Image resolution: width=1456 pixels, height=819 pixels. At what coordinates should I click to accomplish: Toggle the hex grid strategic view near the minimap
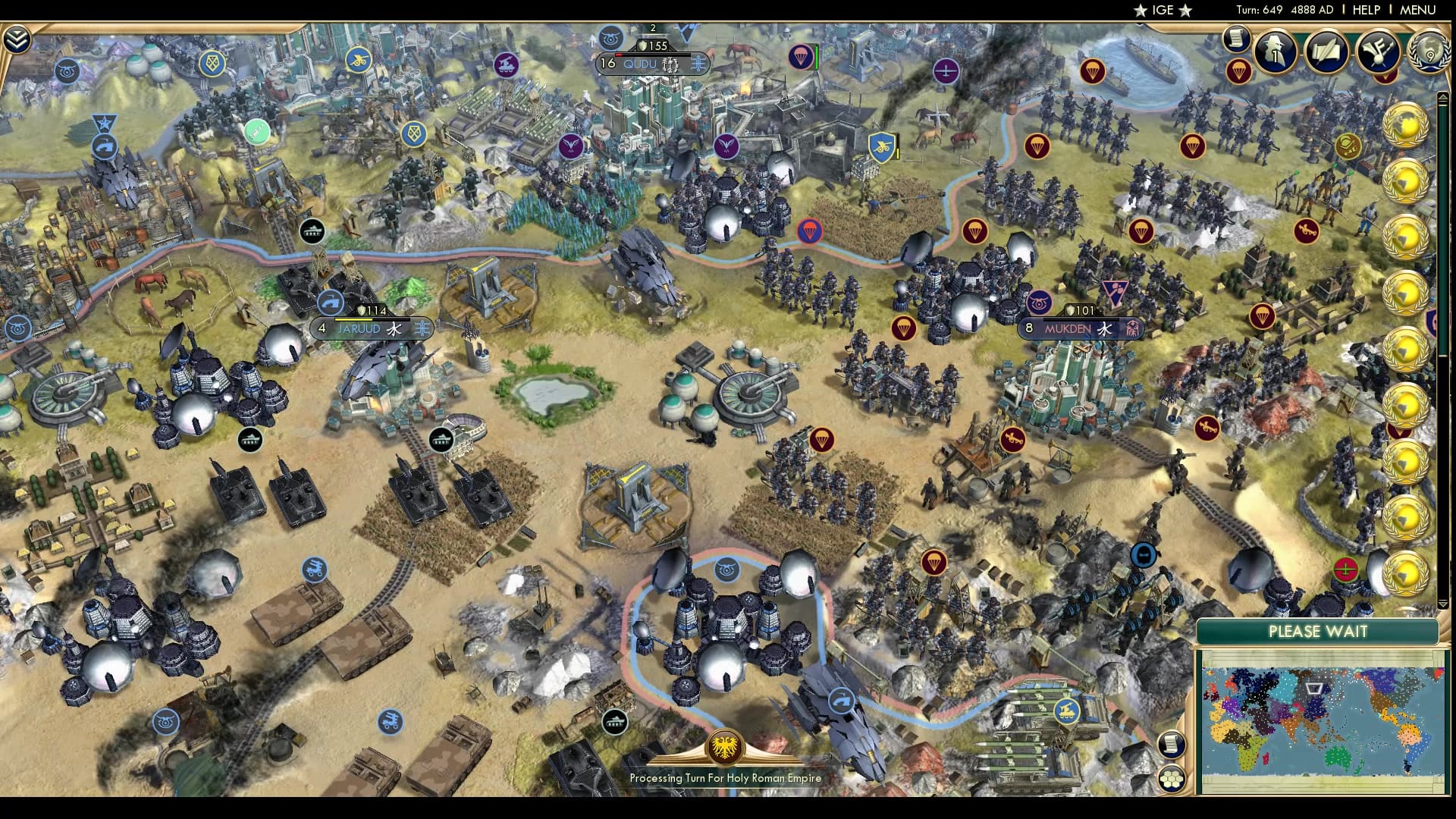[1171, 779]
